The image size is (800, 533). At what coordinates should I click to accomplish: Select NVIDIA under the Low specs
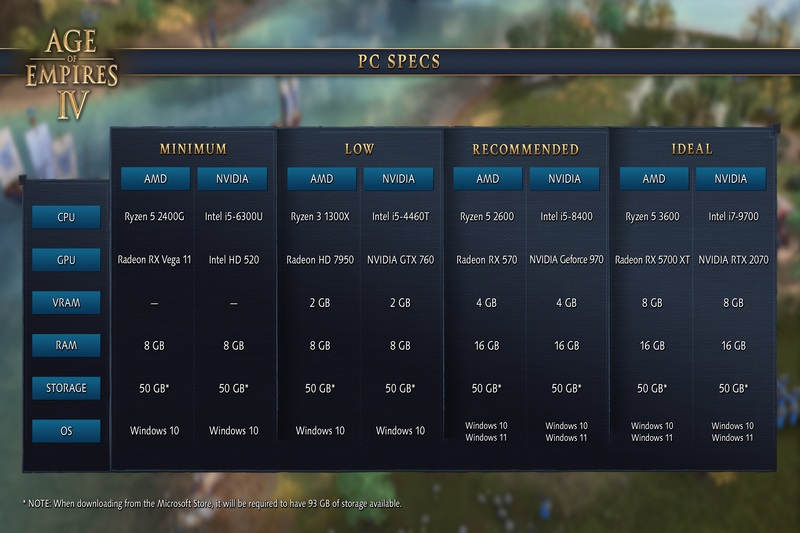(398, 179)
